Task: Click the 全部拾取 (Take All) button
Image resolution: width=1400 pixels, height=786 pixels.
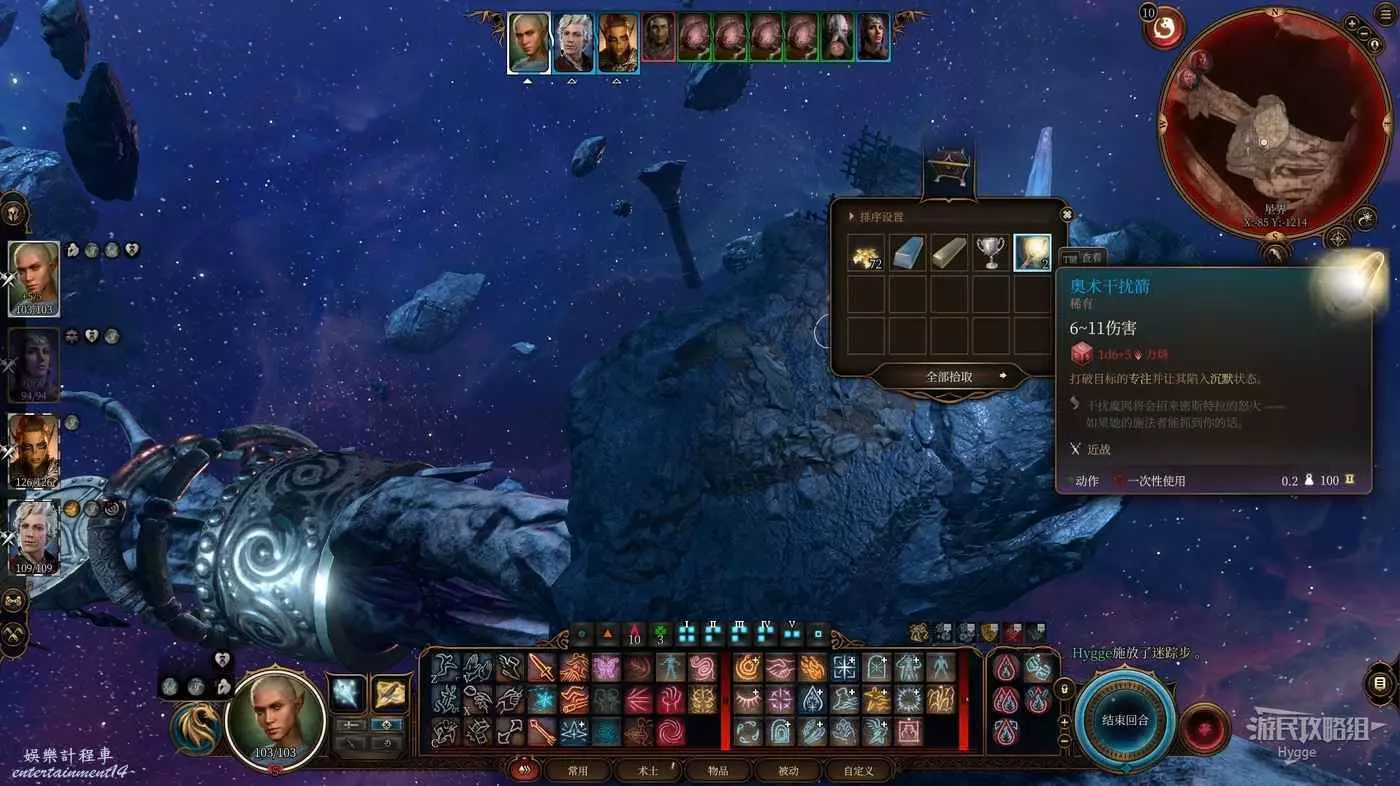Action: click(x=949, y=377)
